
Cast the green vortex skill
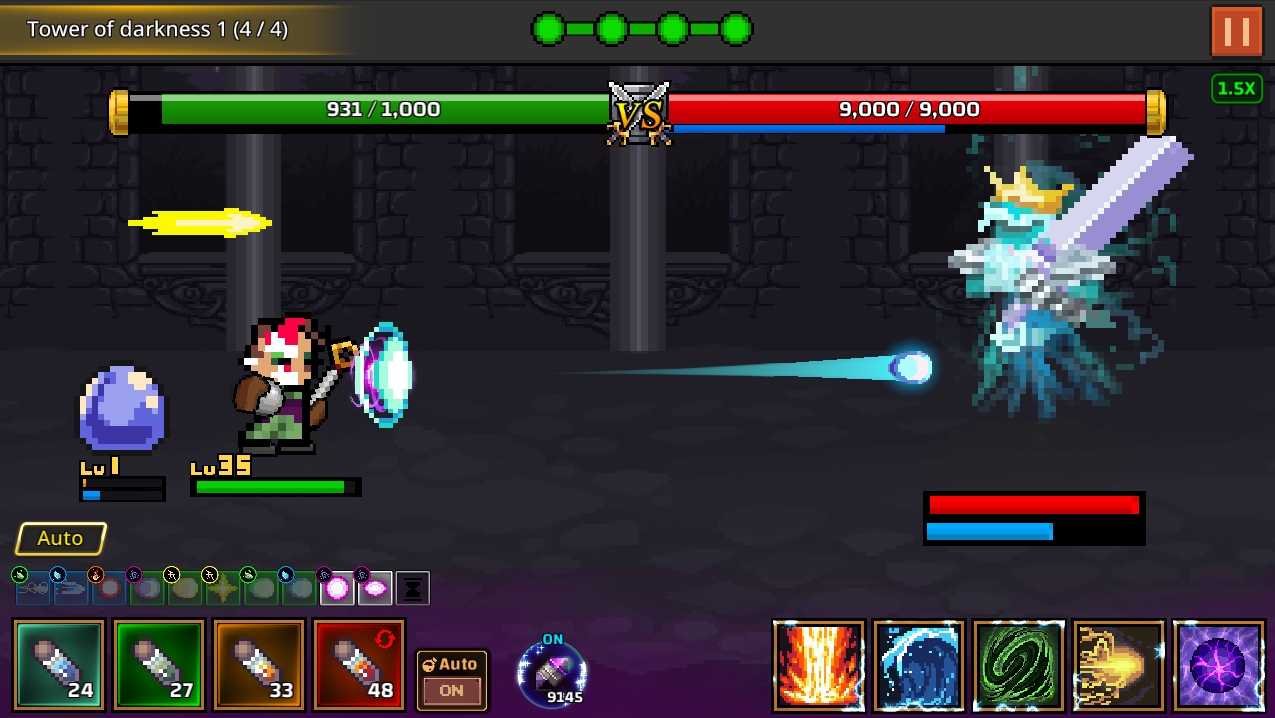tap(1019, 665)
